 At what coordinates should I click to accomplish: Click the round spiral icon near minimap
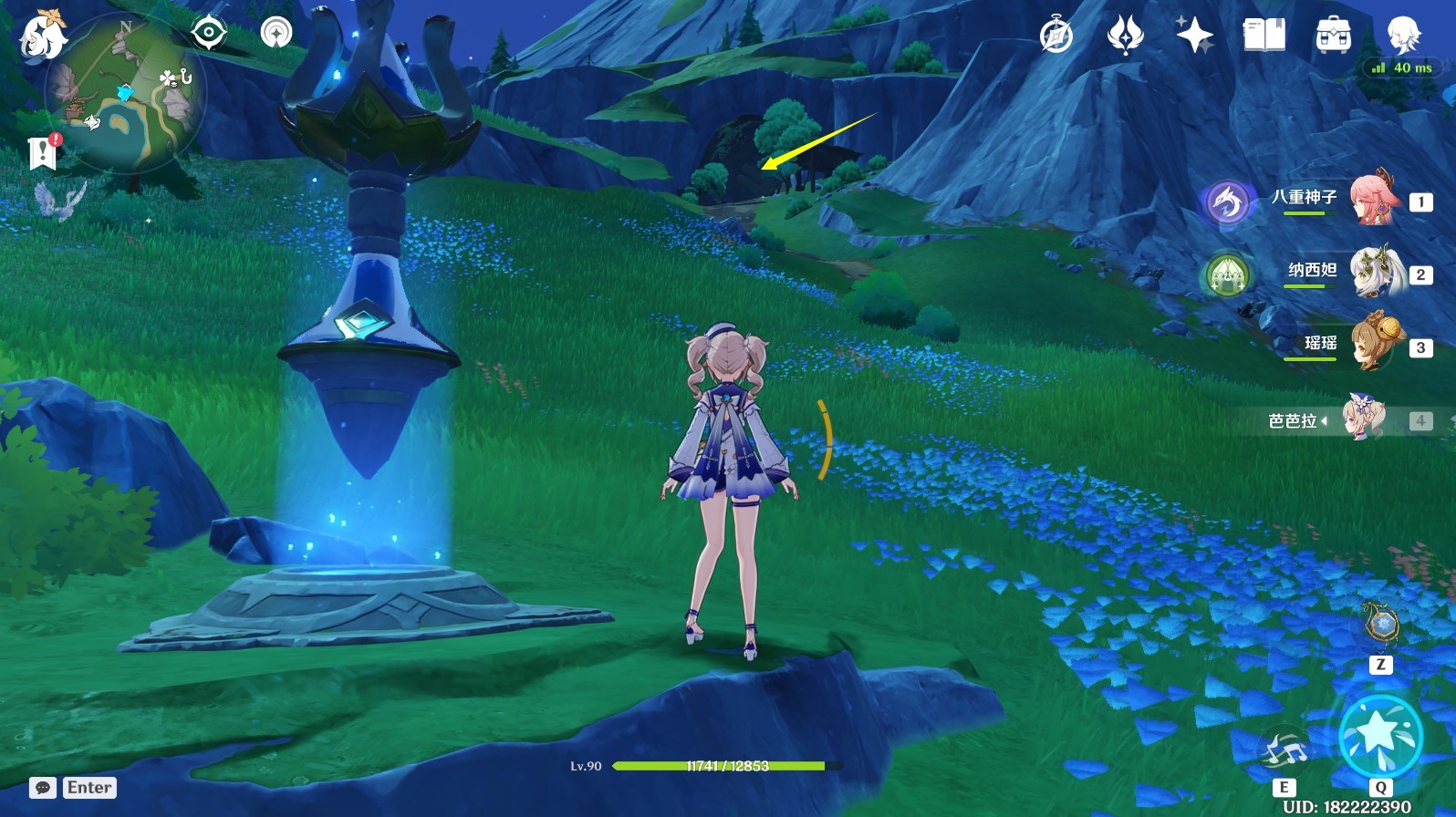click(276, 34)
